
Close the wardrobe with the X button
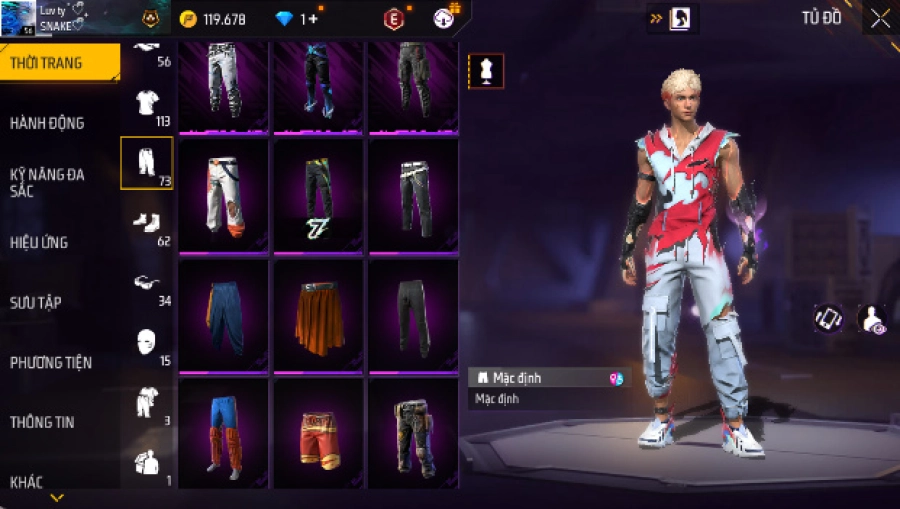point(880,19)
